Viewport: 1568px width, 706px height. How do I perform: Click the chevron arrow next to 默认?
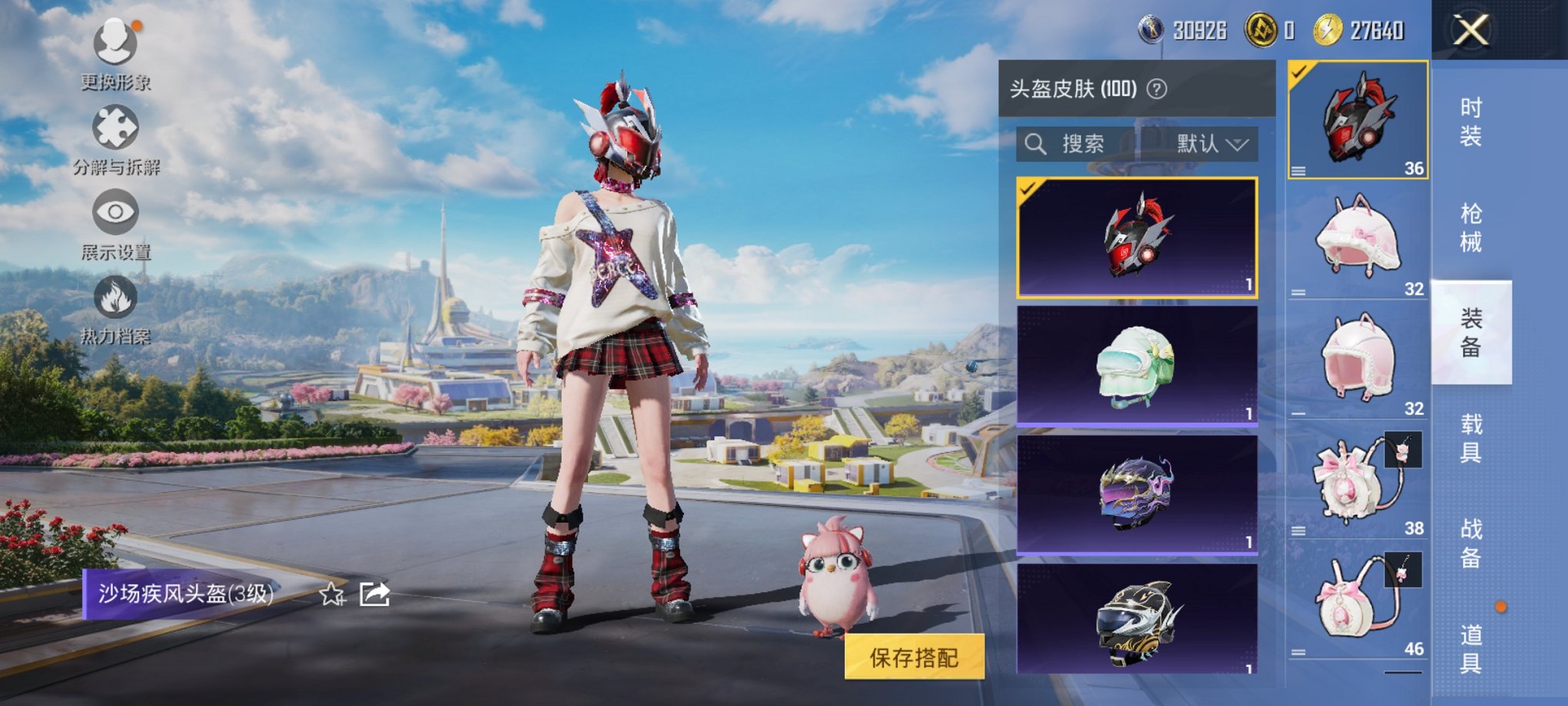click(1240, 145)
